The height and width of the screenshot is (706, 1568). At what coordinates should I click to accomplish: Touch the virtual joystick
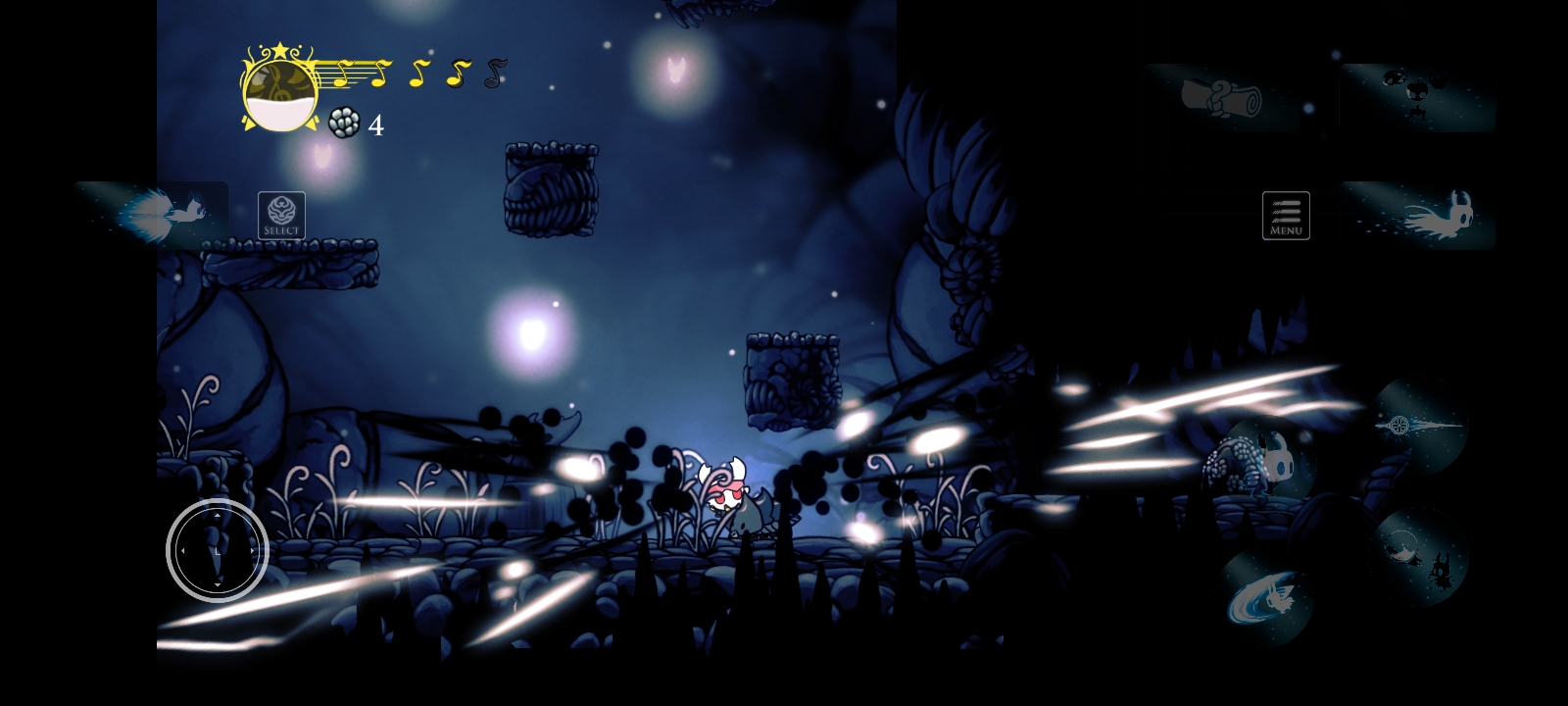(x=218, y=550)
